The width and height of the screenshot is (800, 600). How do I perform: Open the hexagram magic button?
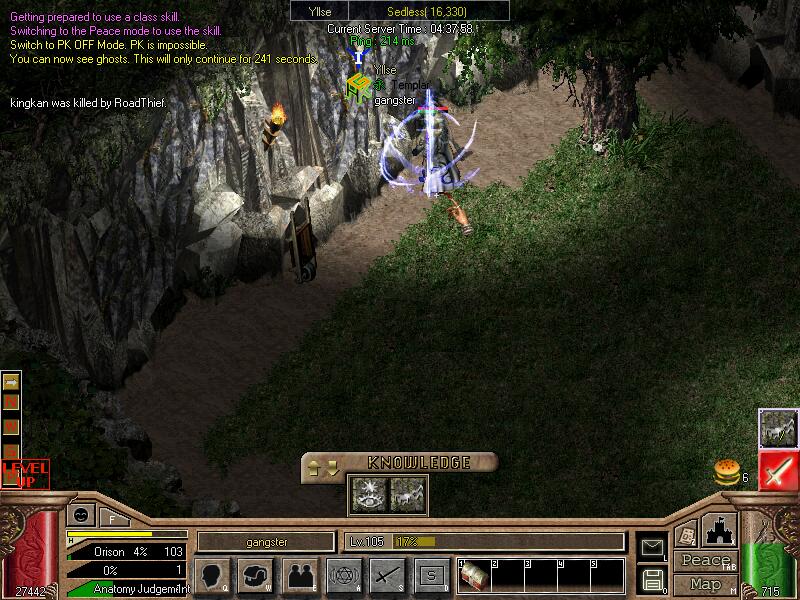344,575
